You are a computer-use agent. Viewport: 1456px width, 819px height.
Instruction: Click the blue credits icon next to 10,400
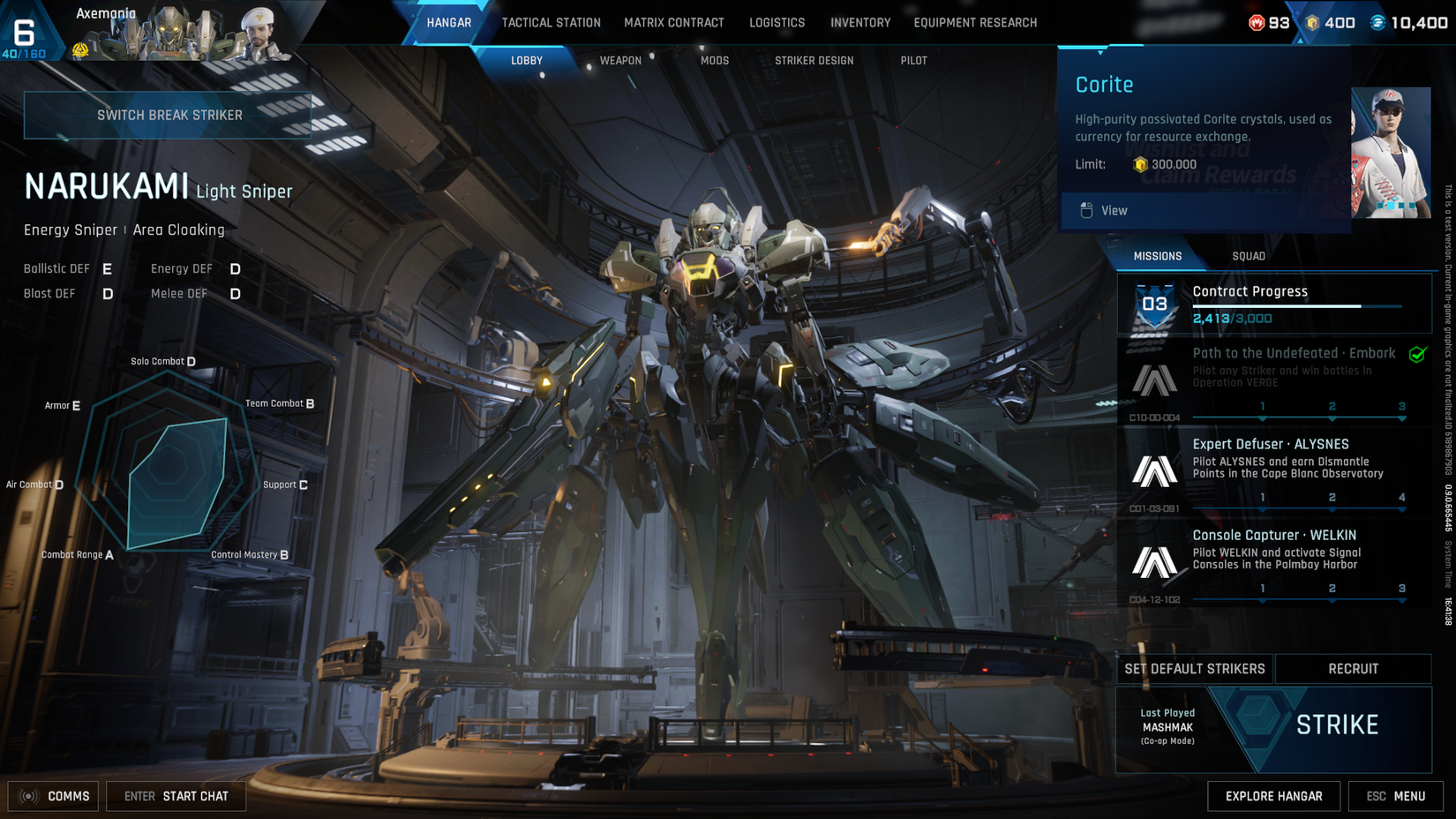[1377, 23]
